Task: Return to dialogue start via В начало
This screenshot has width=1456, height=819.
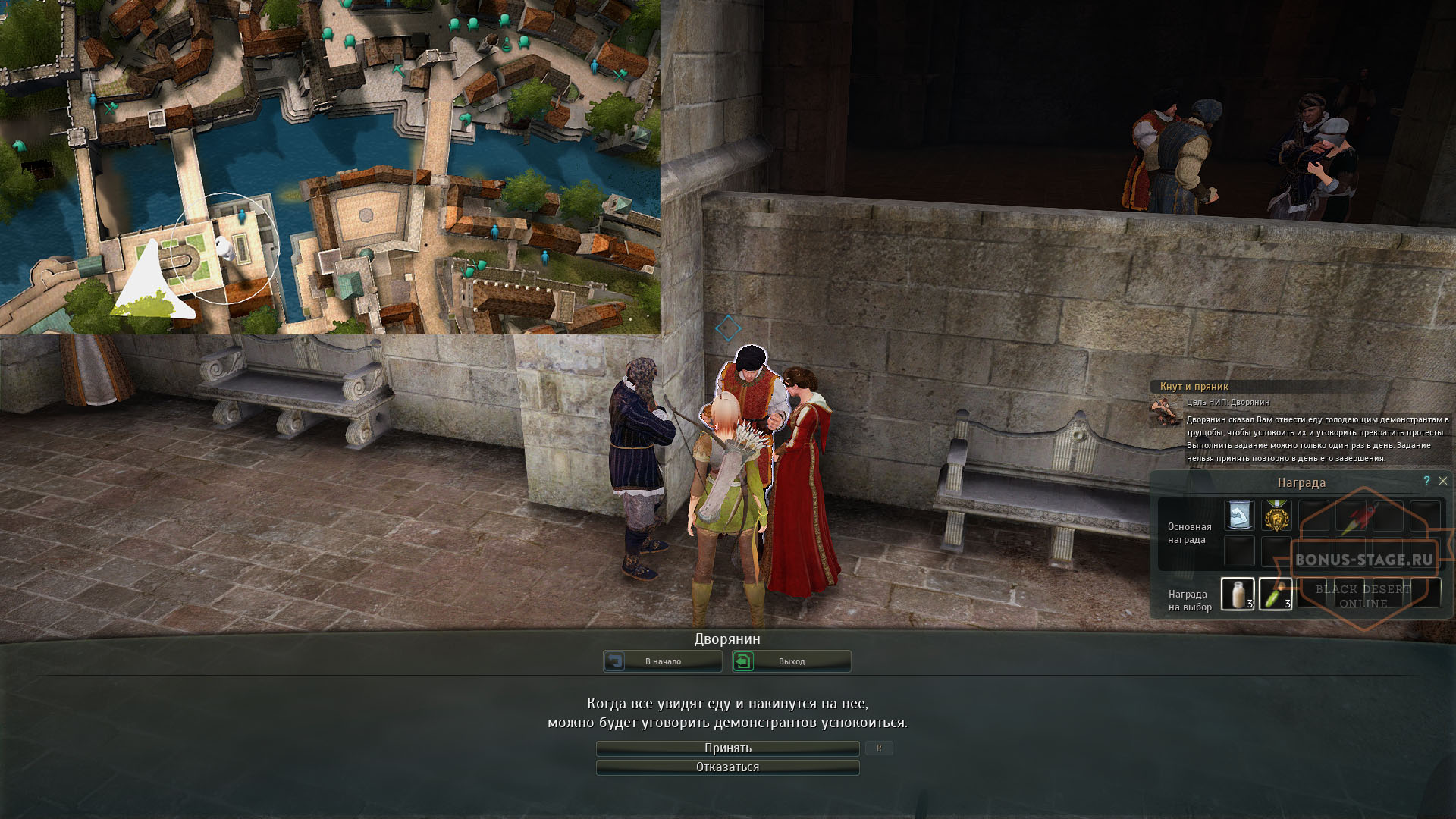Action: coord(662,661)
